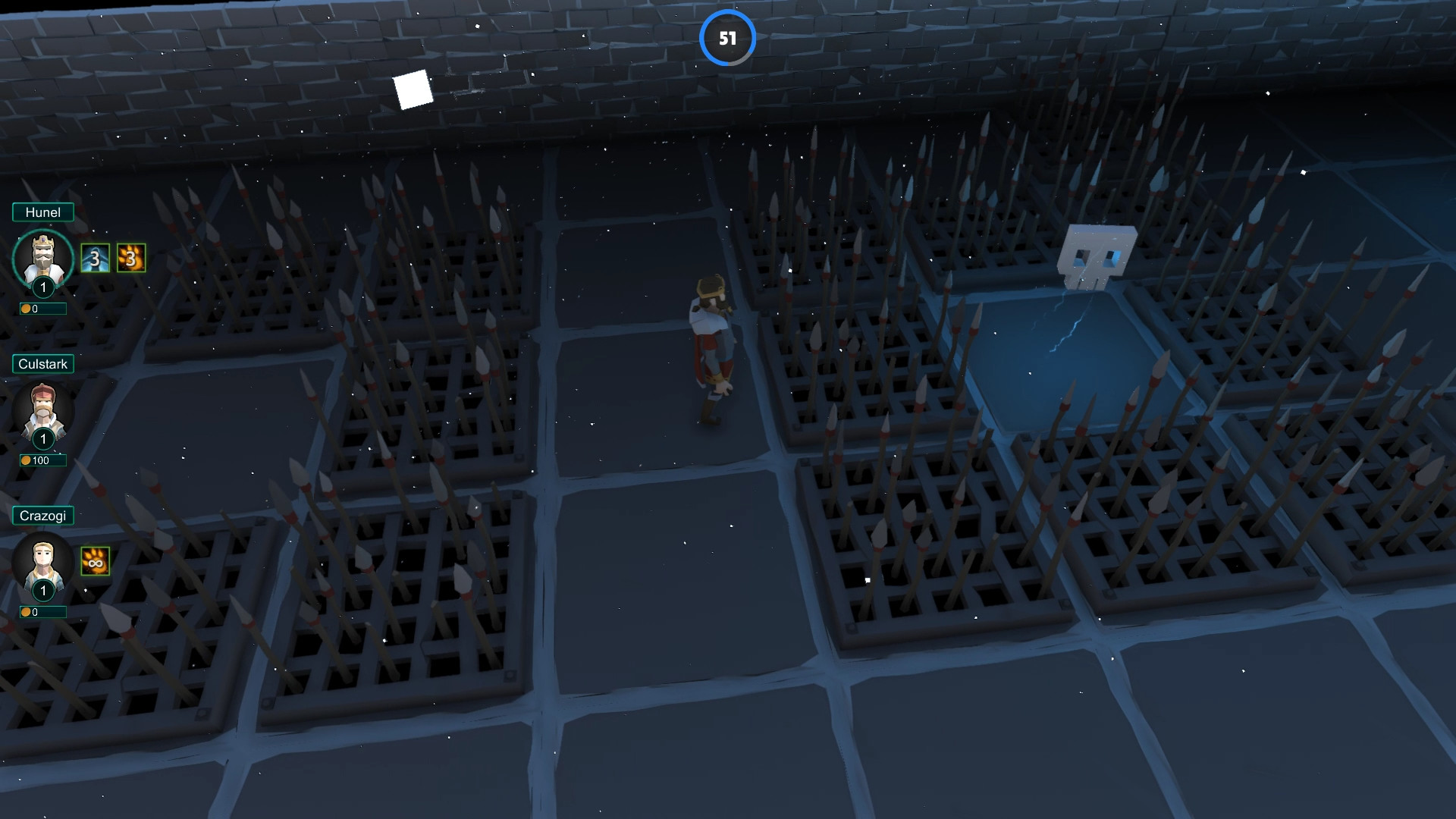Click Hunel's fiery paw buff icon

130,258
